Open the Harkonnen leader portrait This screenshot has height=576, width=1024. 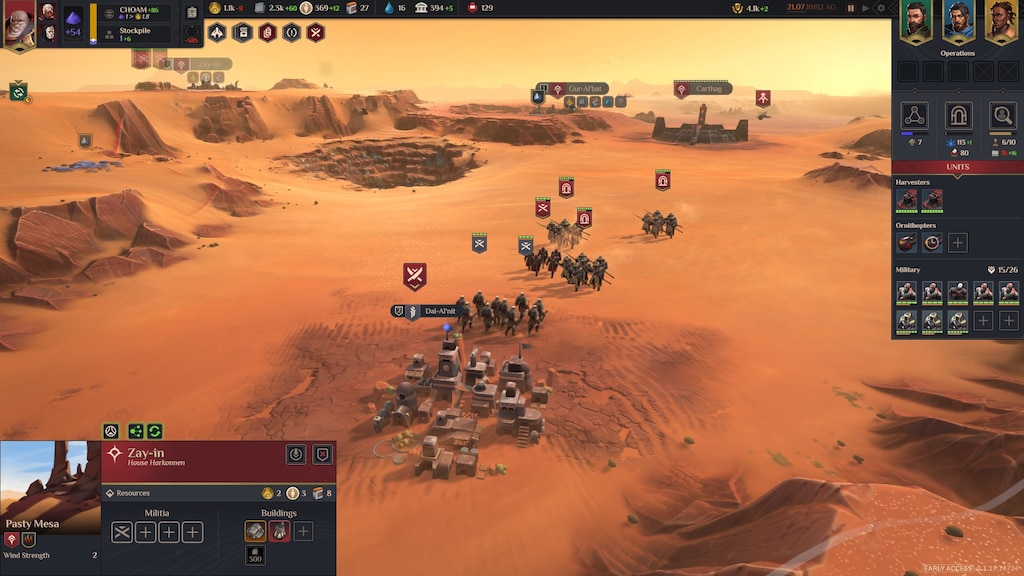pos(18,23)
